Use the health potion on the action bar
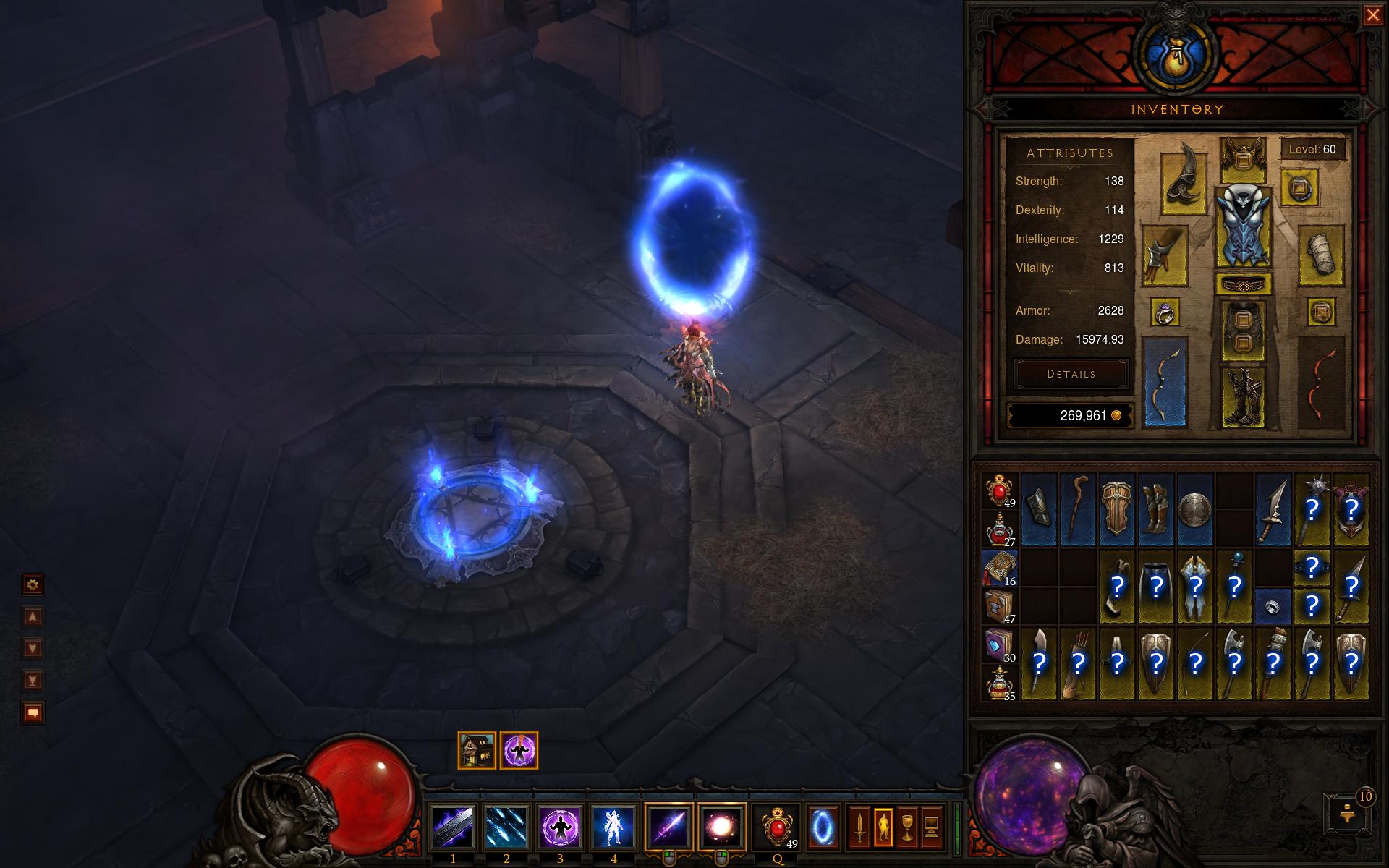This screenshot has width=1389, height=868. (x=776, y=827)
